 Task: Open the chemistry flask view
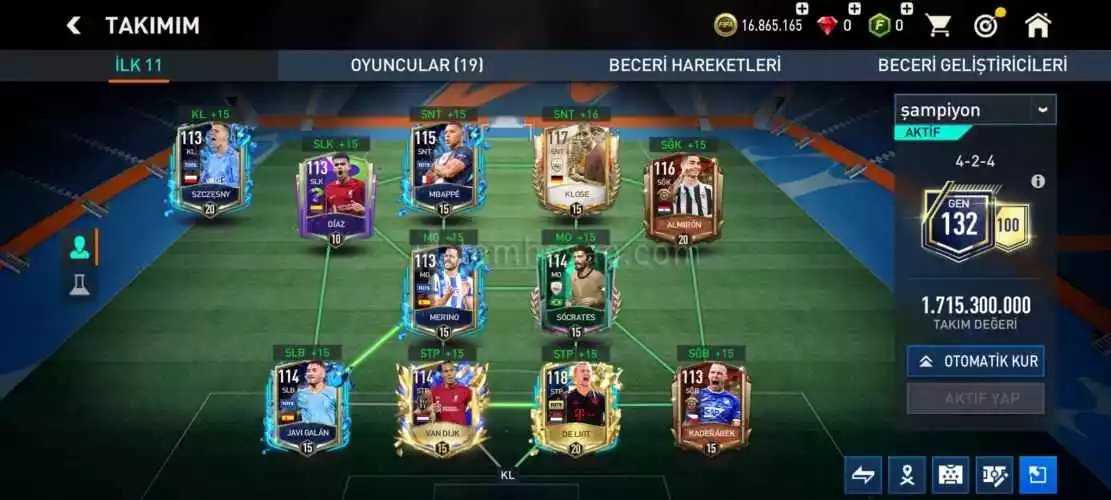(x=79, y=285)
